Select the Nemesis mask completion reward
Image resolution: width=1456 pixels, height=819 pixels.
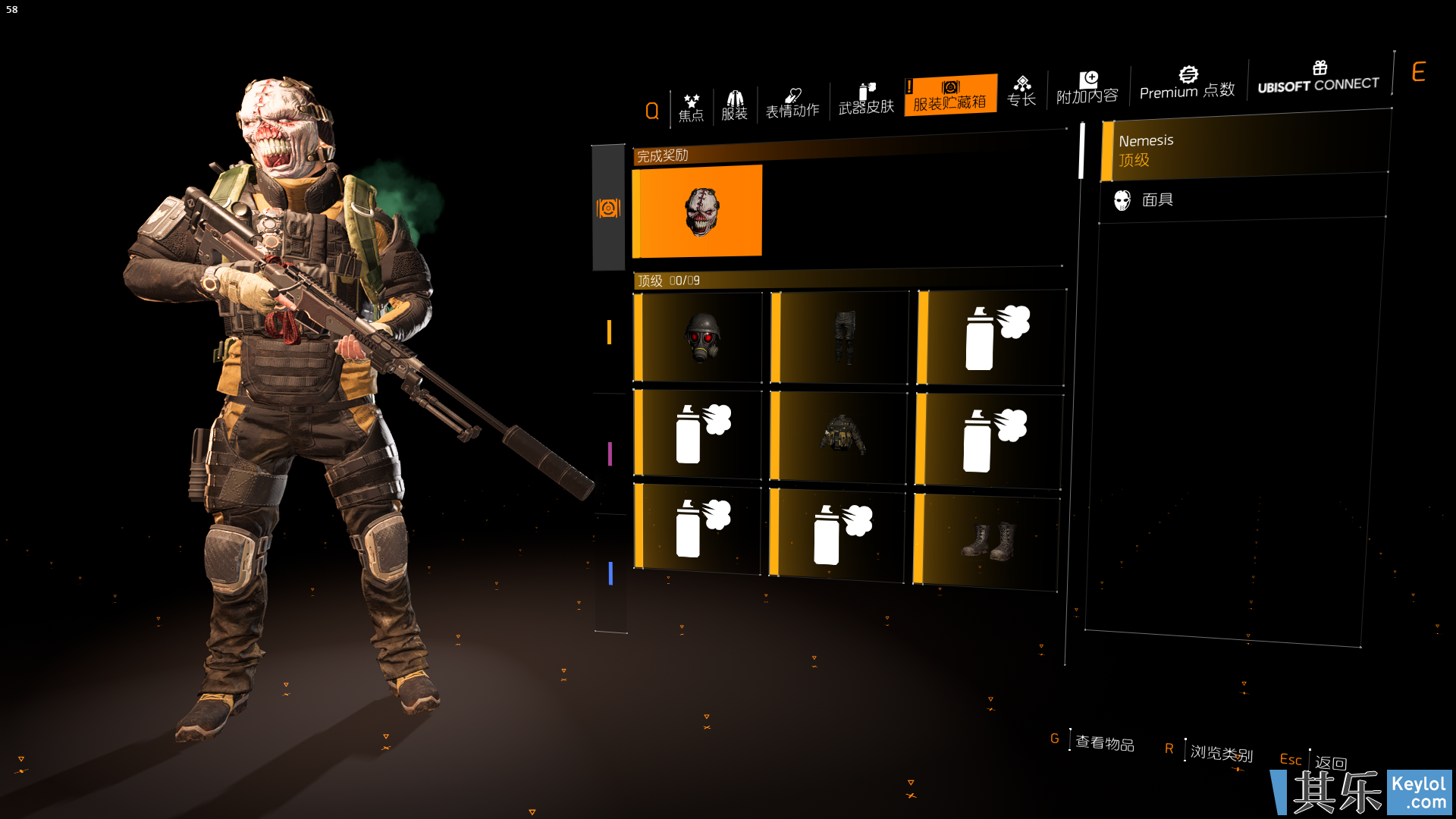698,212
